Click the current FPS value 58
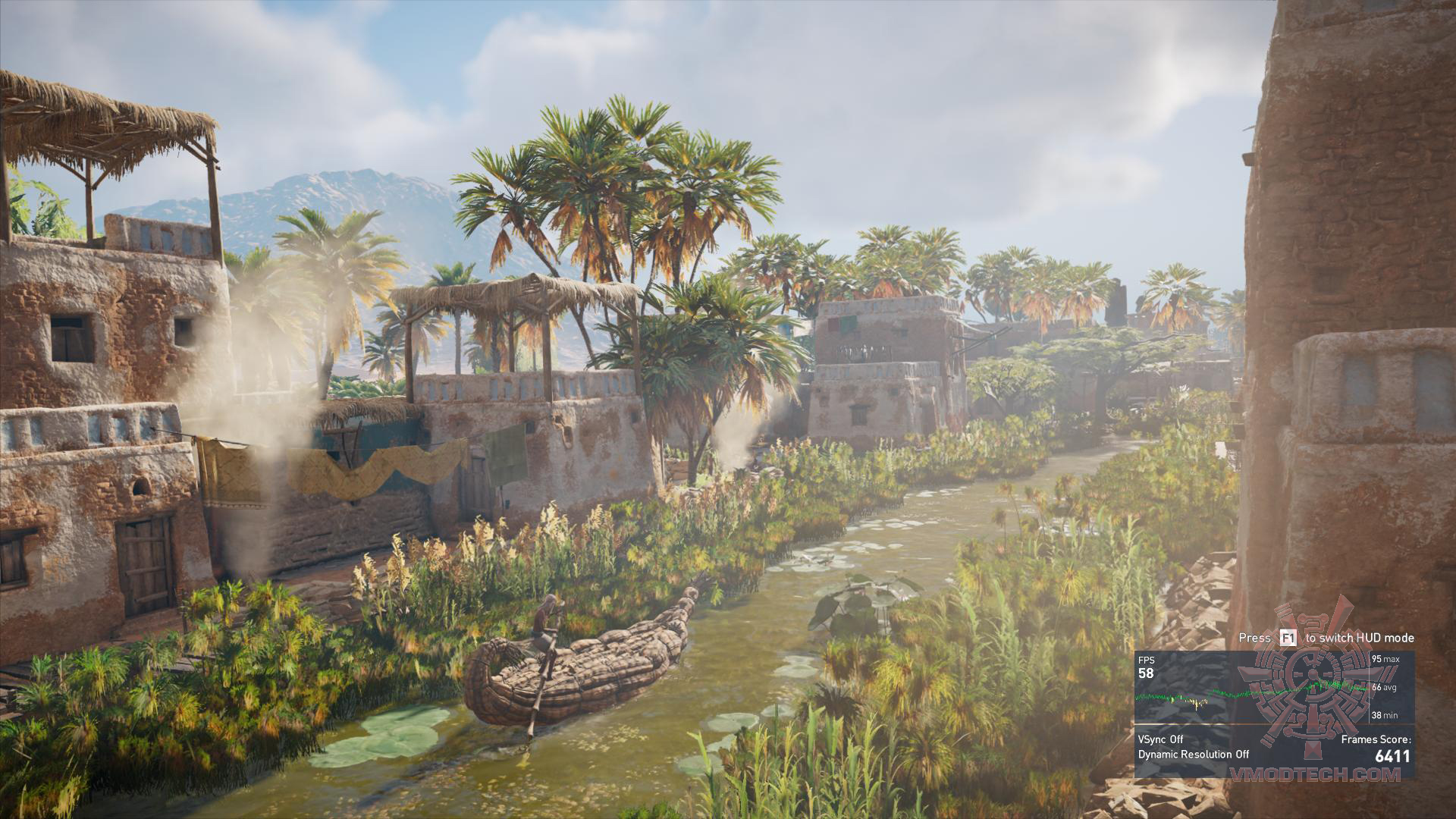The image size is (1456, 819). (1146, 673)
